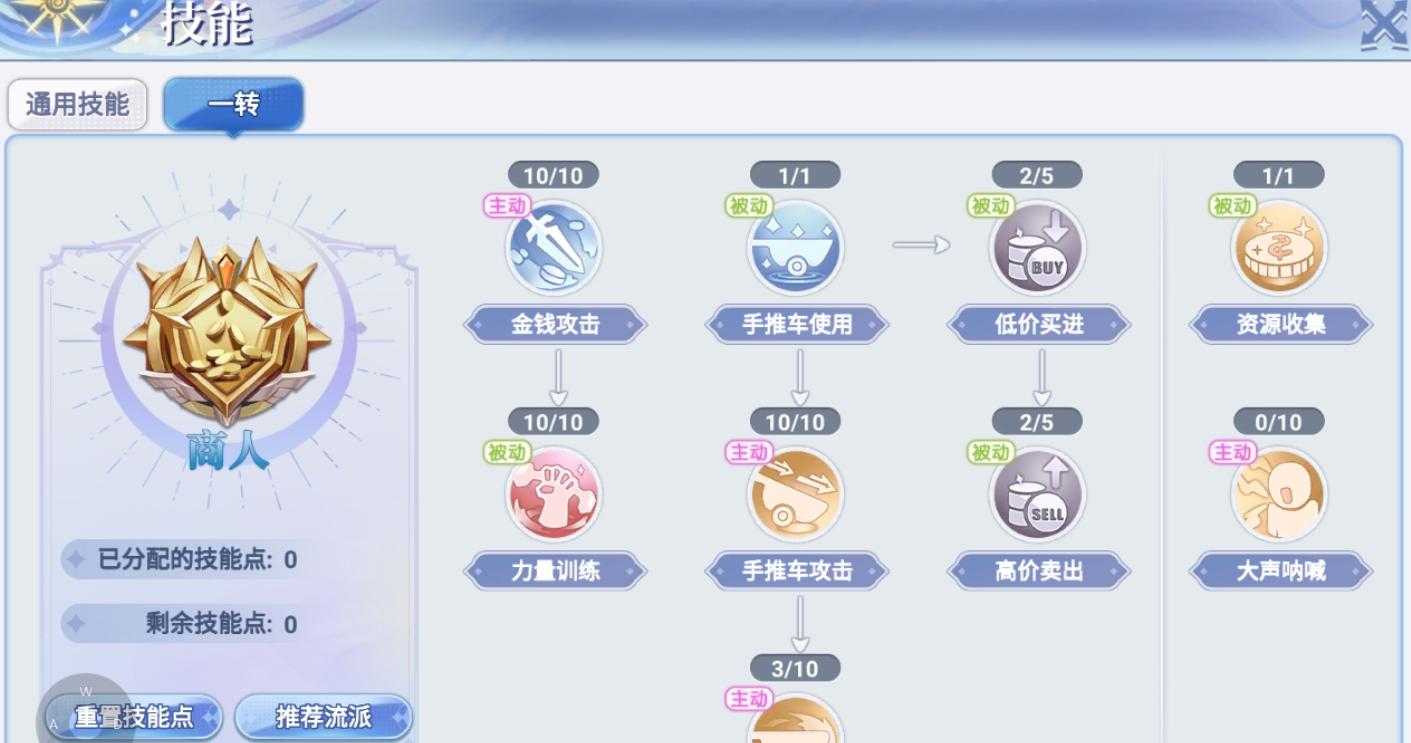Select the 高价卖出 skill icon

[x=1037, y=493]
